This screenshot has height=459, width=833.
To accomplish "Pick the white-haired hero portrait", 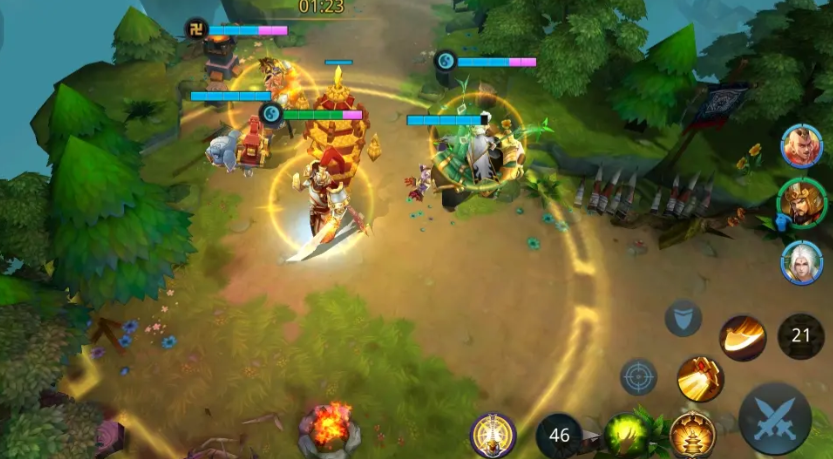I will (x=801, y=262).
